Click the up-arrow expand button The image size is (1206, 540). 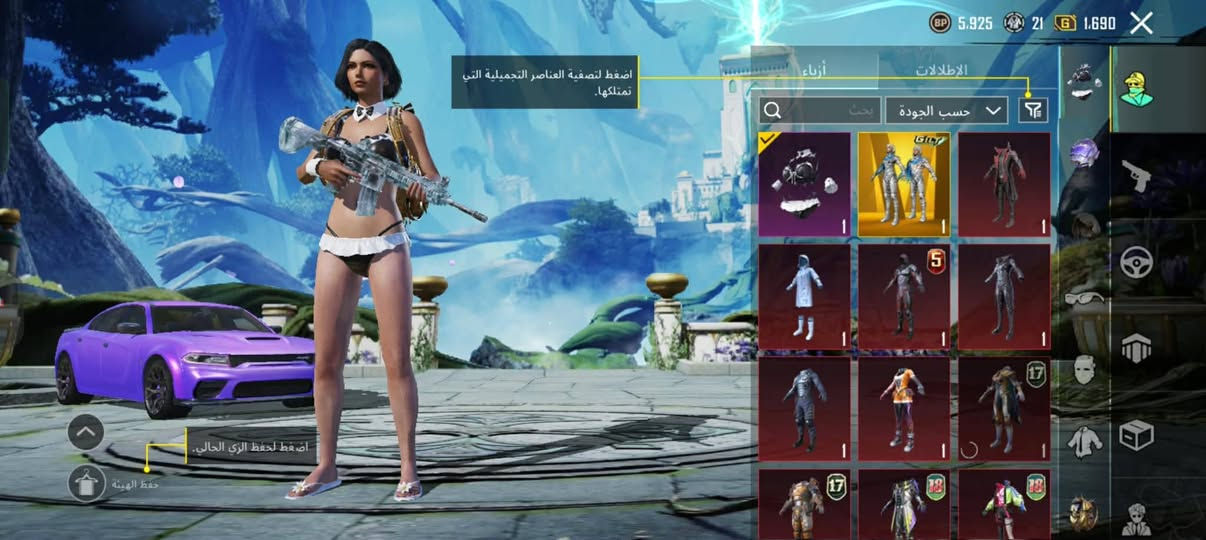click(x=86, y=432)
